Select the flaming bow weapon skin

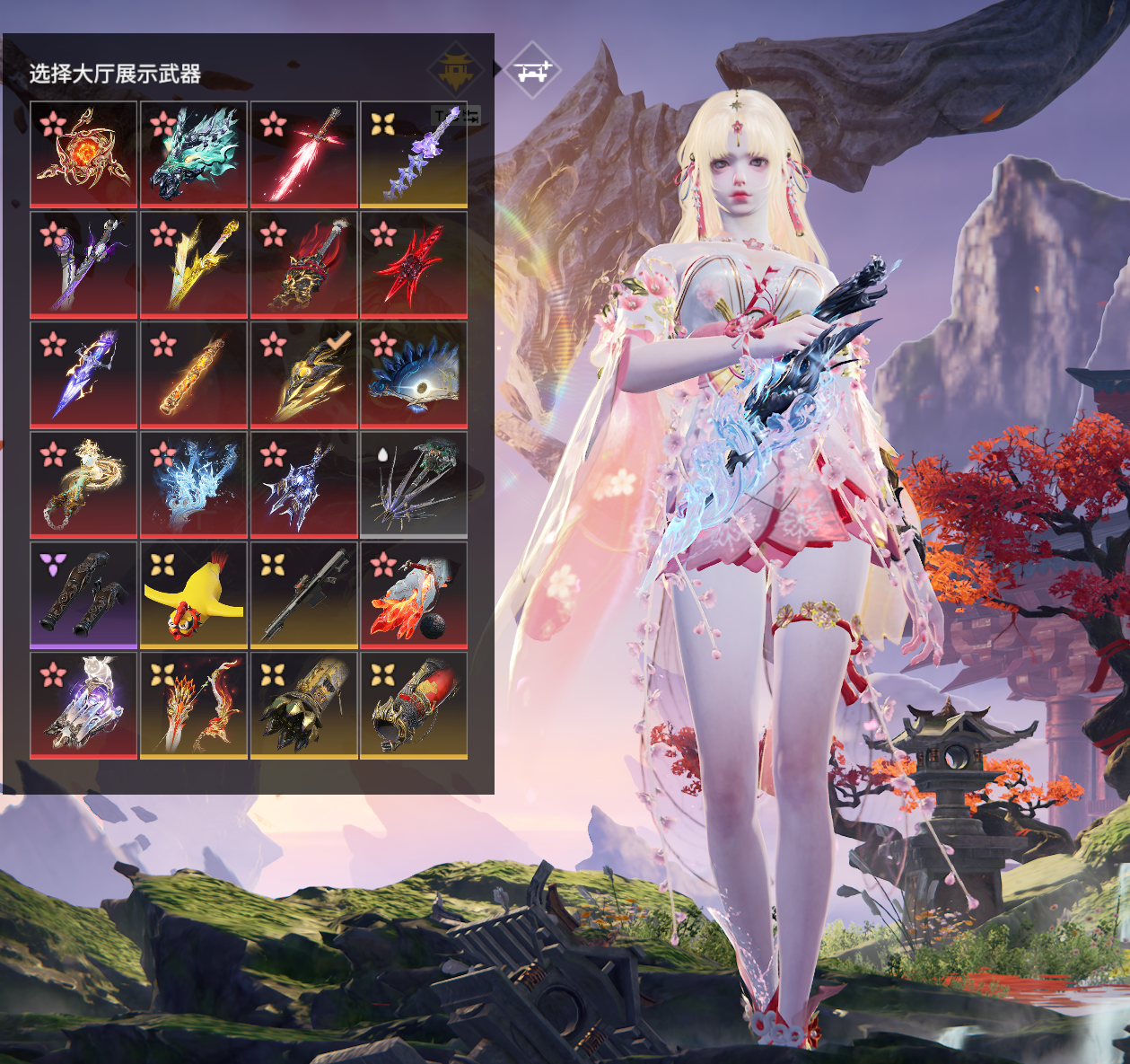(194, 706)
